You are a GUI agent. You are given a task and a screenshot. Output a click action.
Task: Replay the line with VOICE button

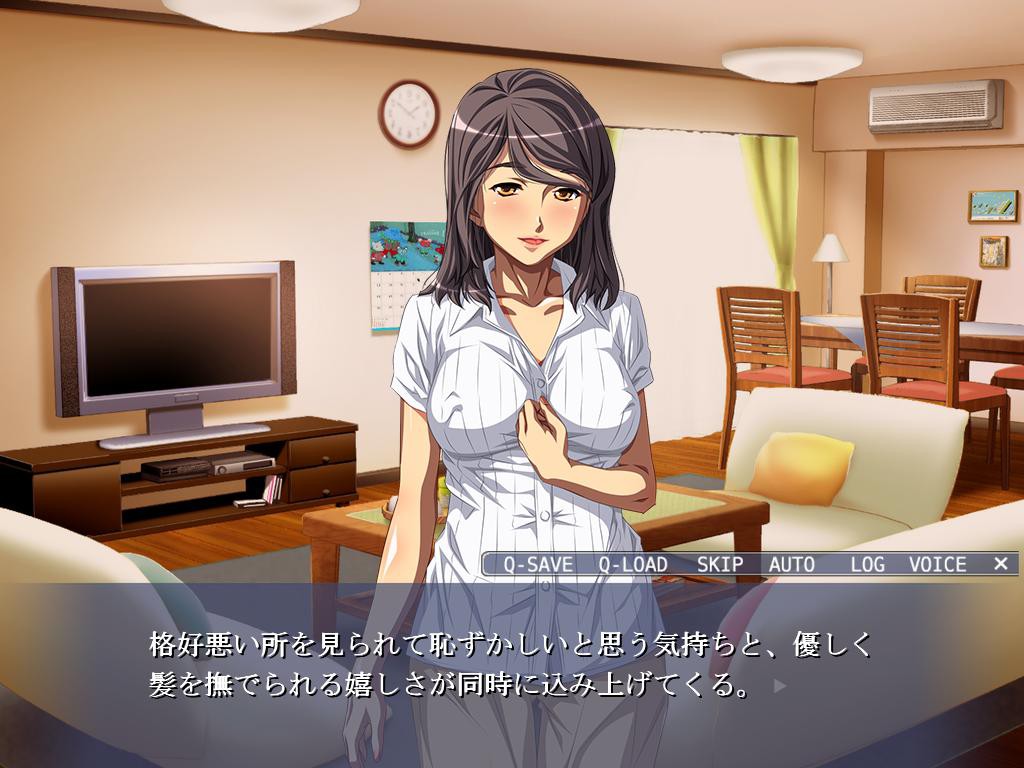coord(938,564)
